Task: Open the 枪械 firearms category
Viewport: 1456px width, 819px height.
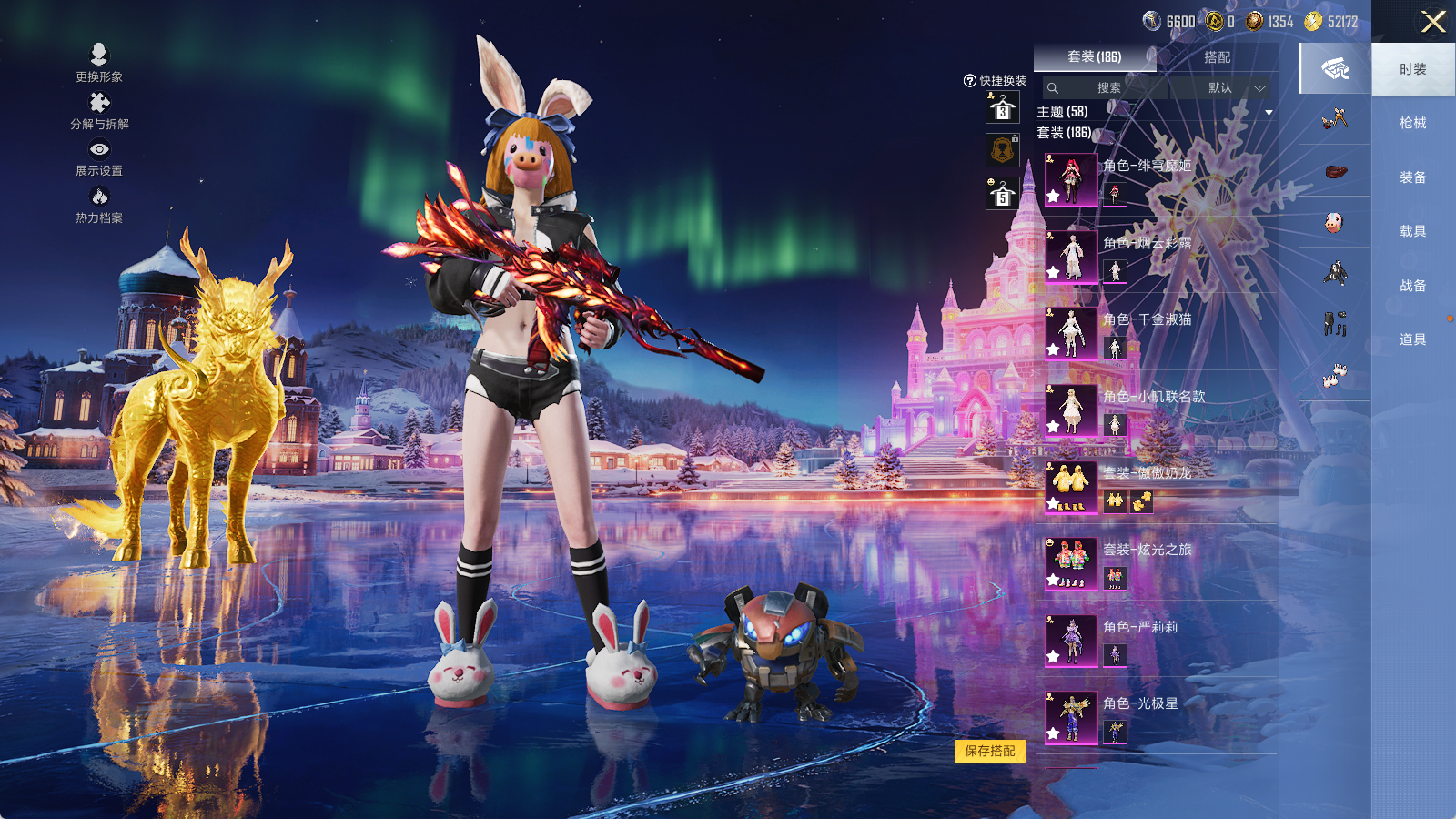Action: point(1412,123)
